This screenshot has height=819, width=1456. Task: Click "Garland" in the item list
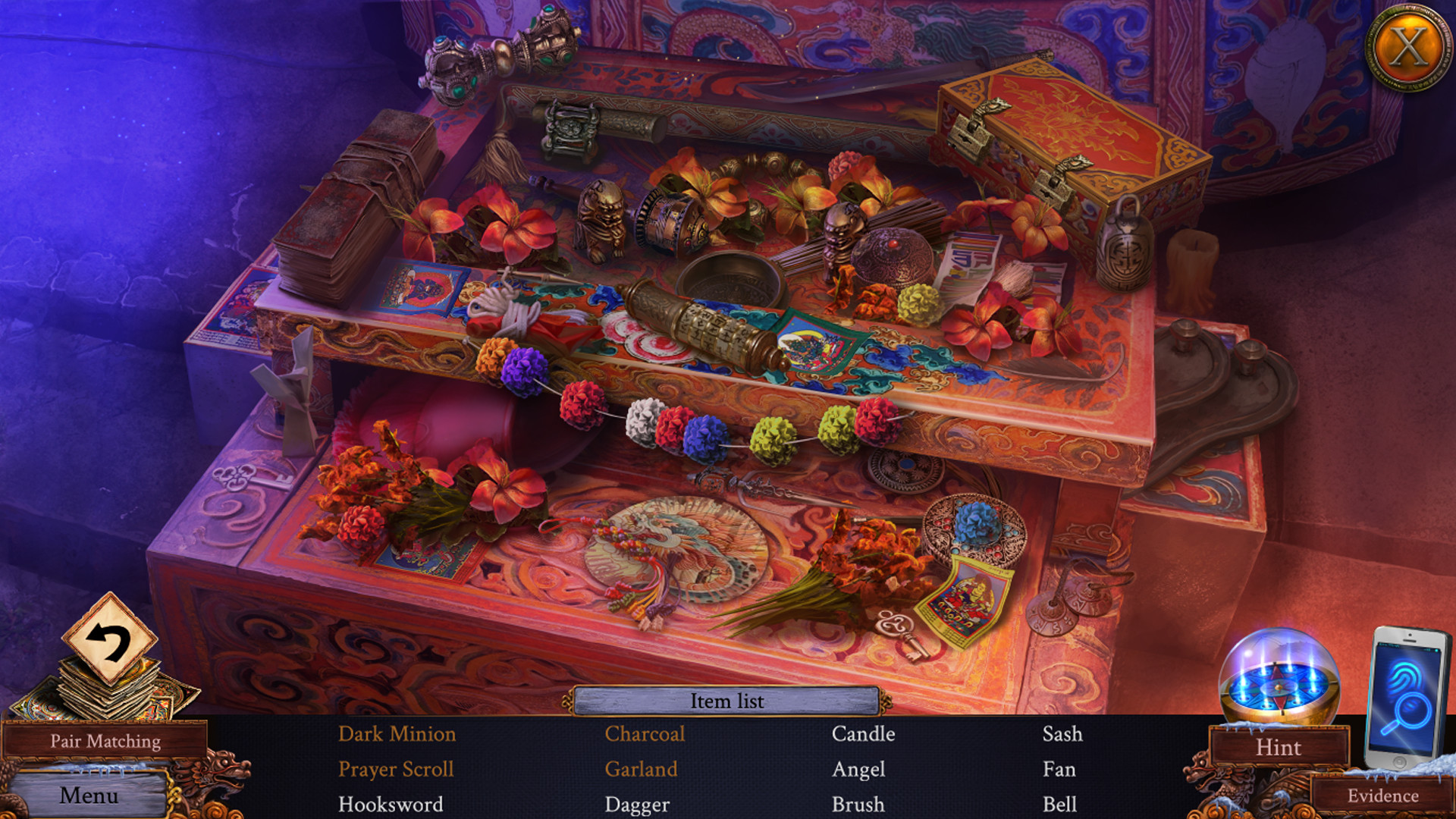coord(641,769)
